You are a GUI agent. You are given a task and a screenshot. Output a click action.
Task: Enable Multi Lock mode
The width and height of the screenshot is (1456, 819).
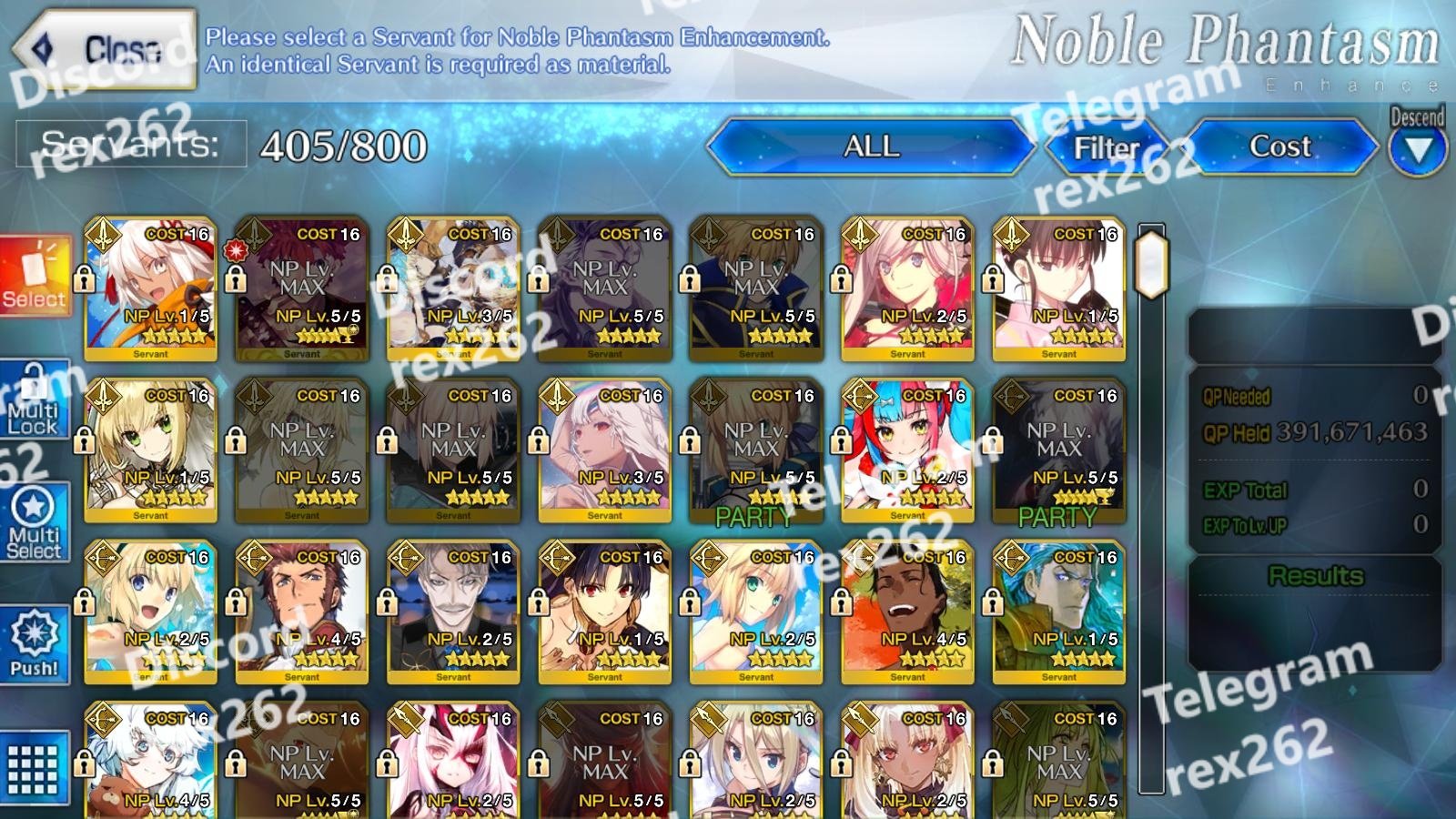coord(35,400)
